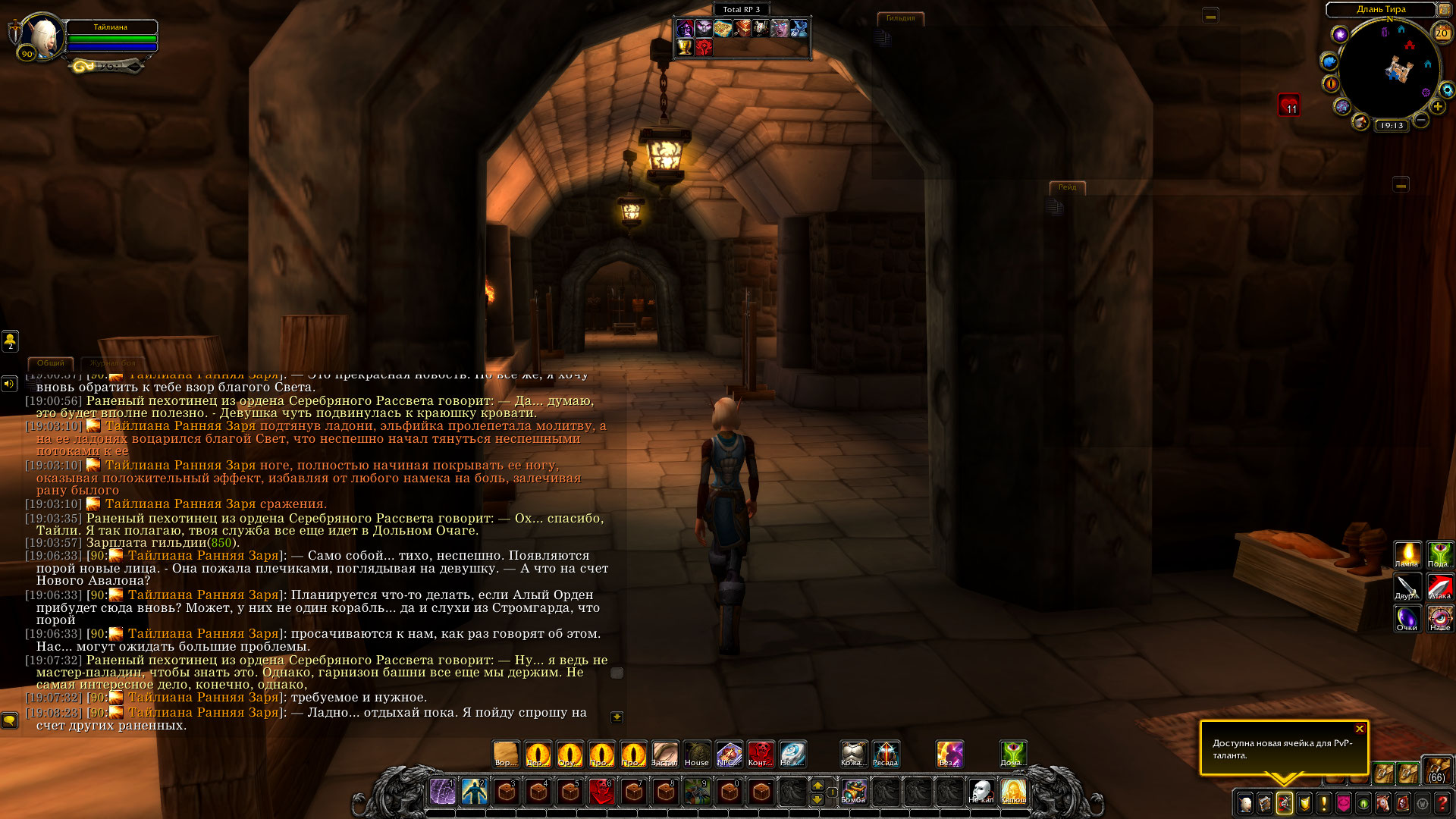
Task: Zoom in the minimap with plus button
Action: [x=1437, y=107]
